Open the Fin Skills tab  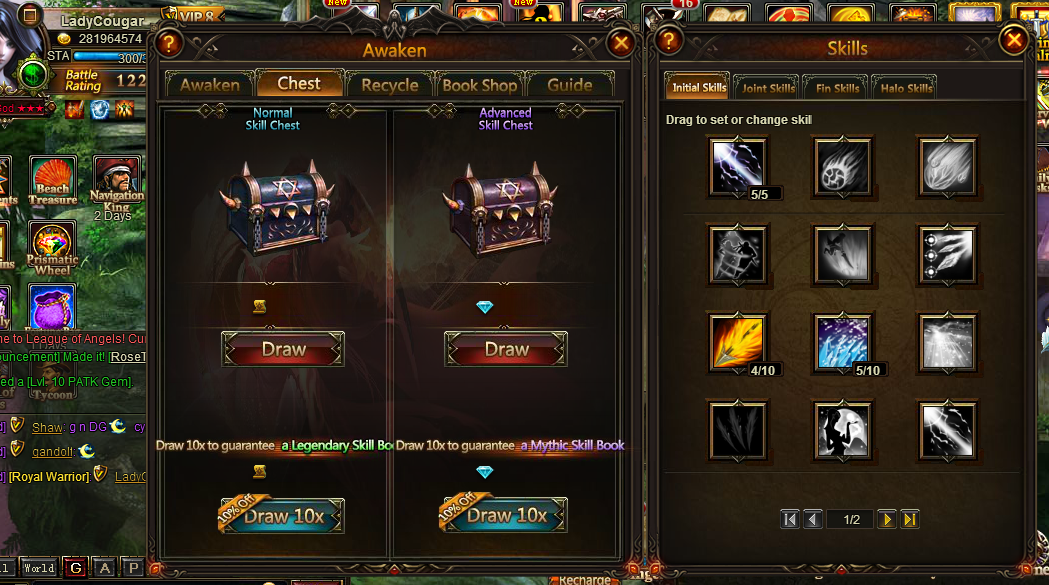tap(837, 88)
